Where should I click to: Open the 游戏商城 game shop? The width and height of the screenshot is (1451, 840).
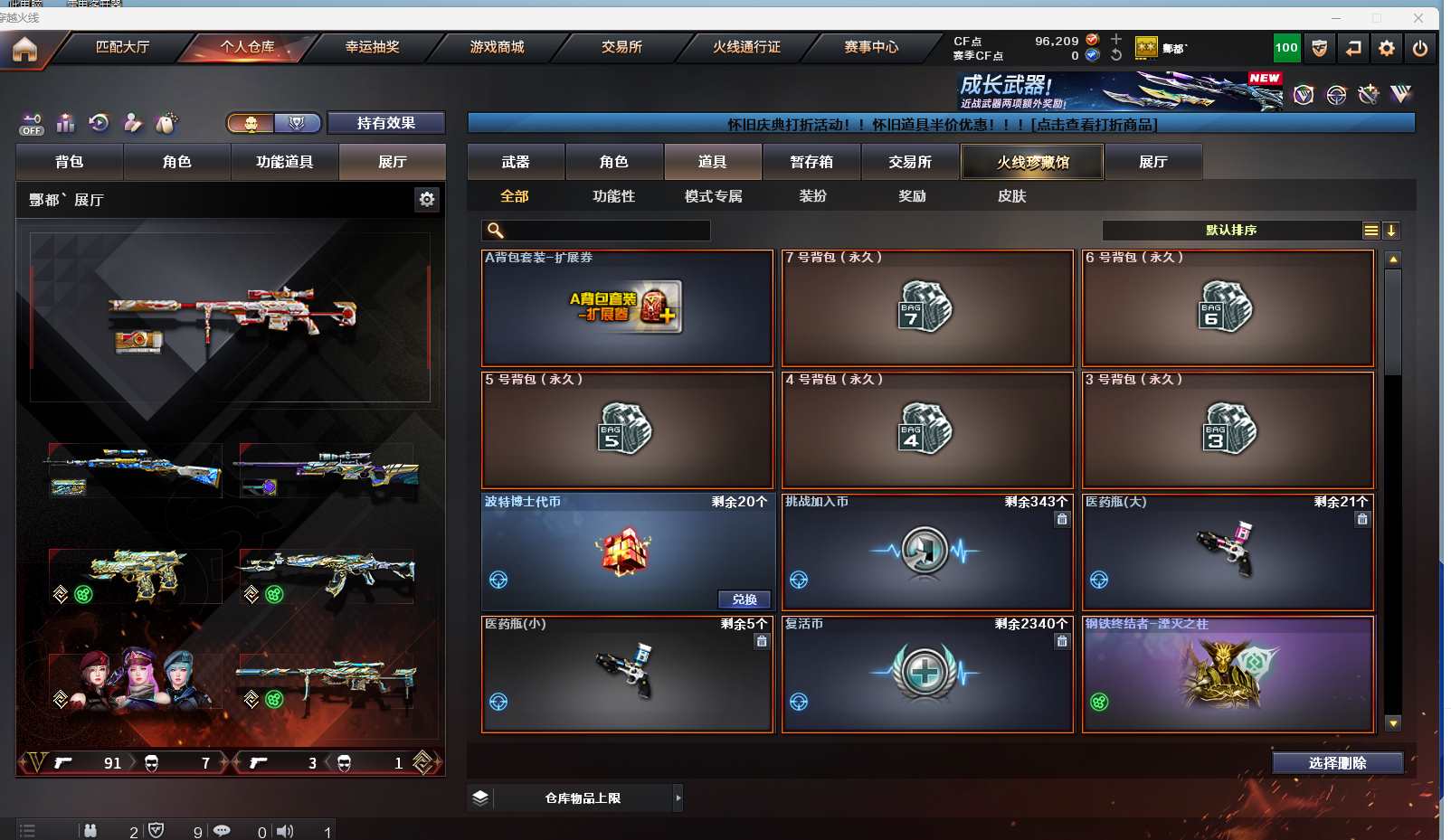click(497, 47)
